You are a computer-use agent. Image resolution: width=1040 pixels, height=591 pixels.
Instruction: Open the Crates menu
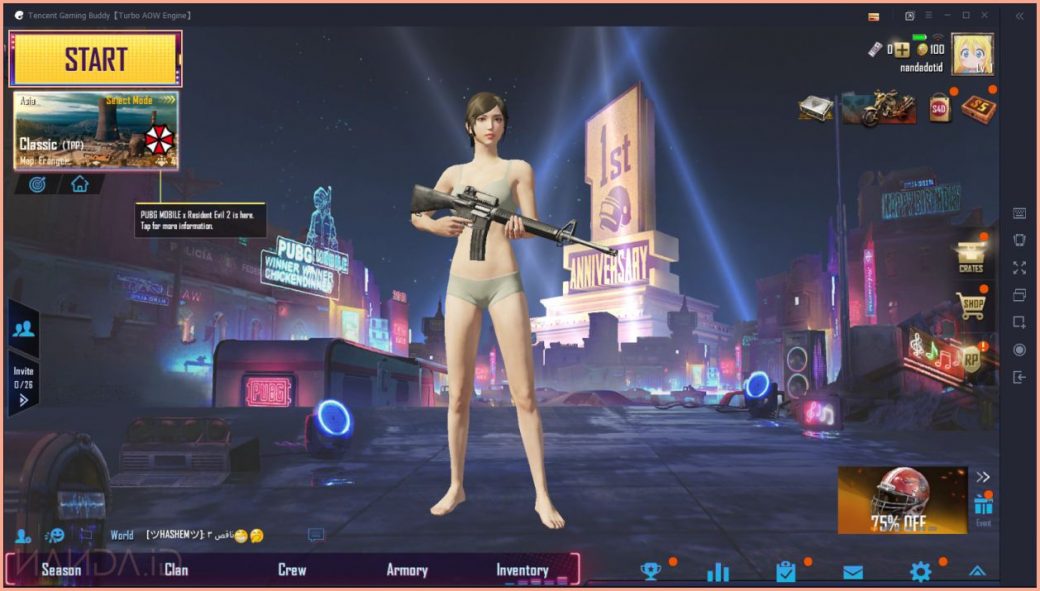[970, 256]
